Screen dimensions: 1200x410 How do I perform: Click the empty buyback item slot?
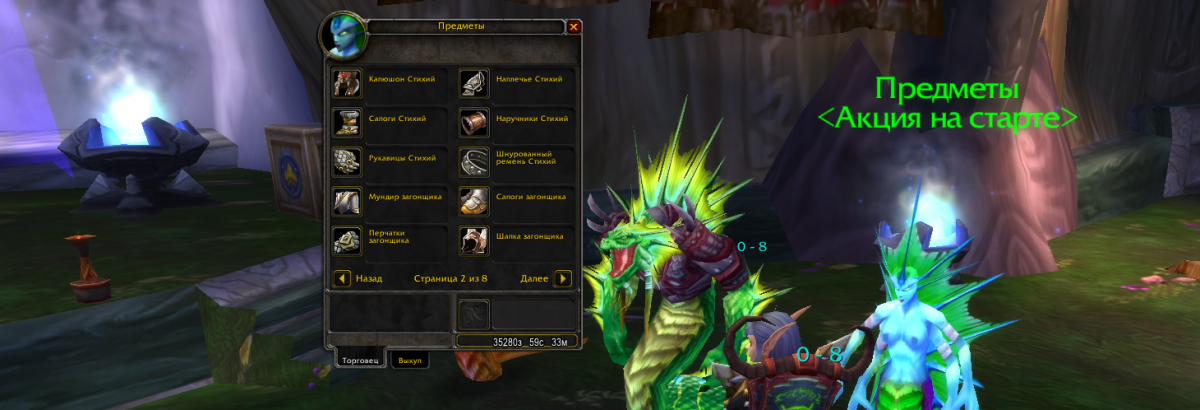[473, 315]
